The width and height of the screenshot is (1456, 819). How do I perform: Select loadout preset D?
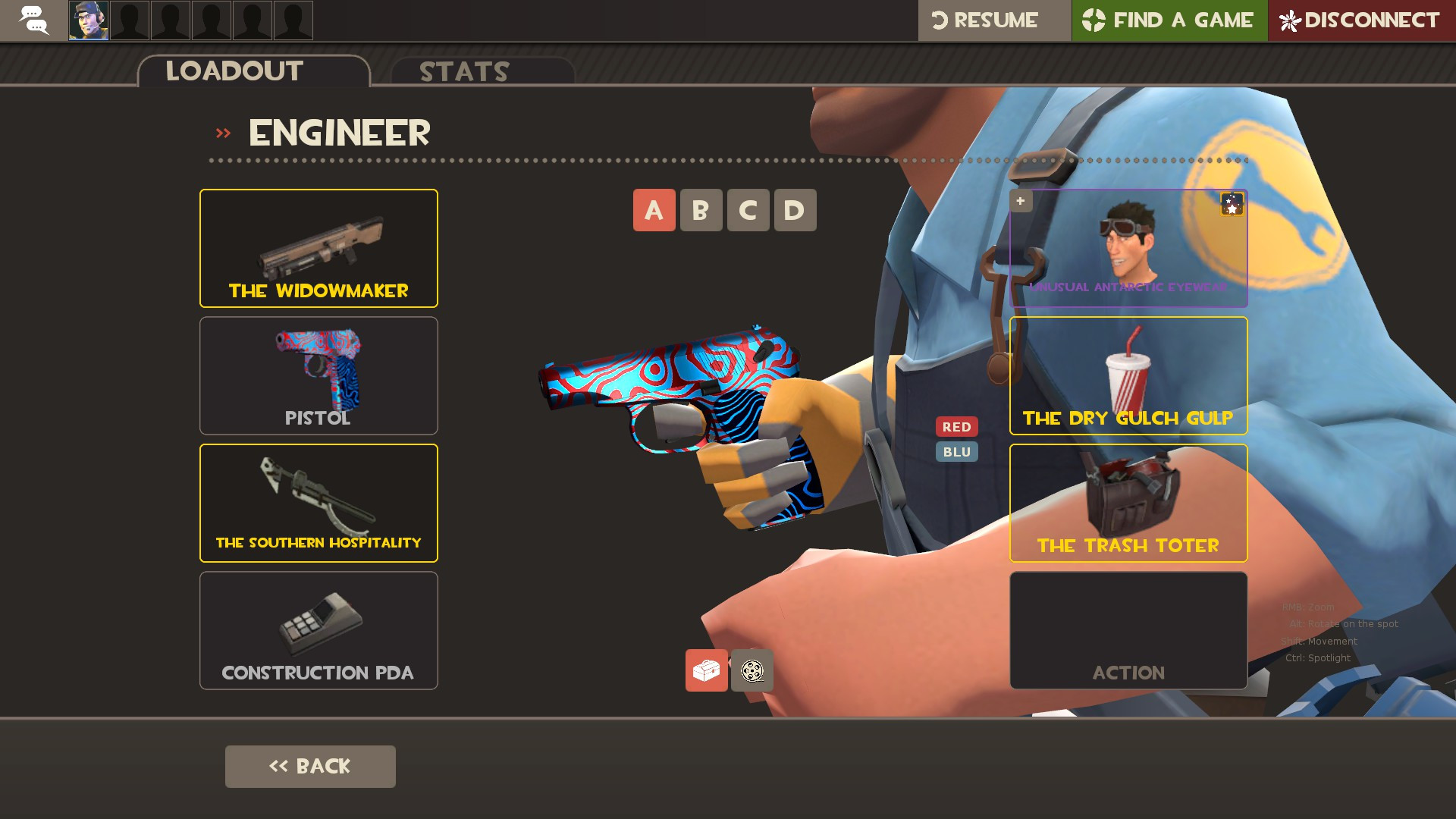pos(795,210)
